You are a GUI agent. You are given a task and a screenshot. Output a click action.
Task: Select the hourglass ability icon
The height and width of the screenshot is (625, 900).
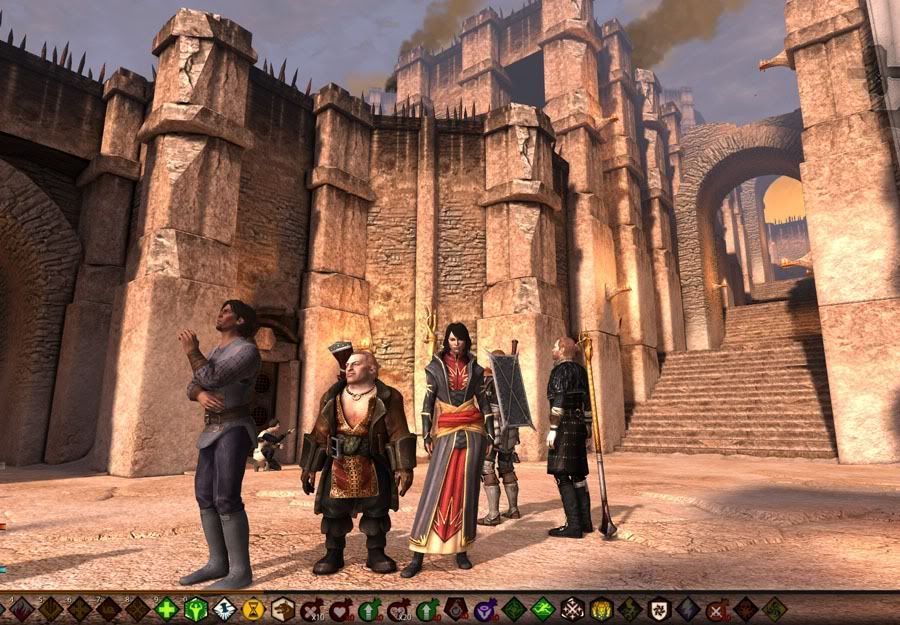pos(254,609)
